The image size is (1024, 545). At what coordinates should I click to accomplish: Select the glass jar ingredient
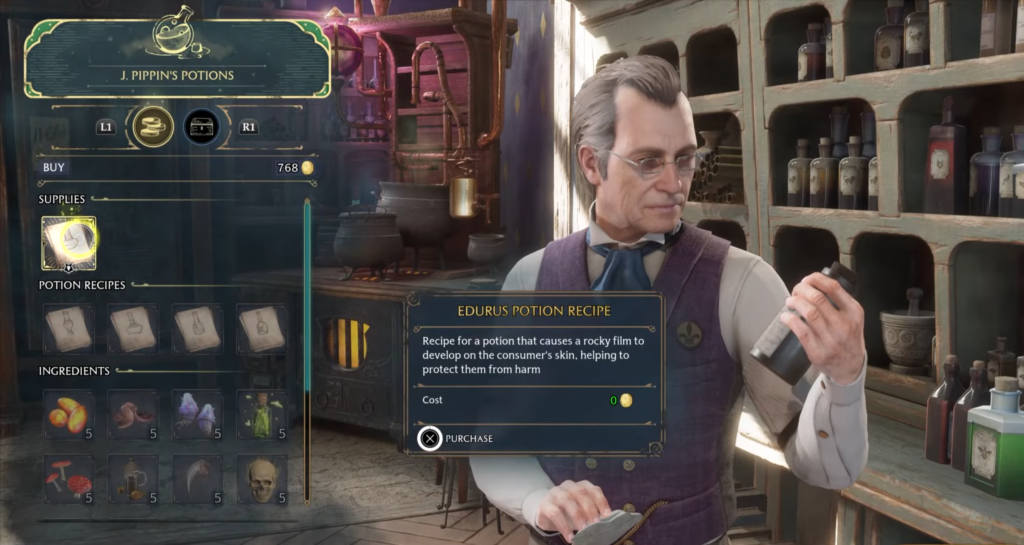click(x=133, y=479)
